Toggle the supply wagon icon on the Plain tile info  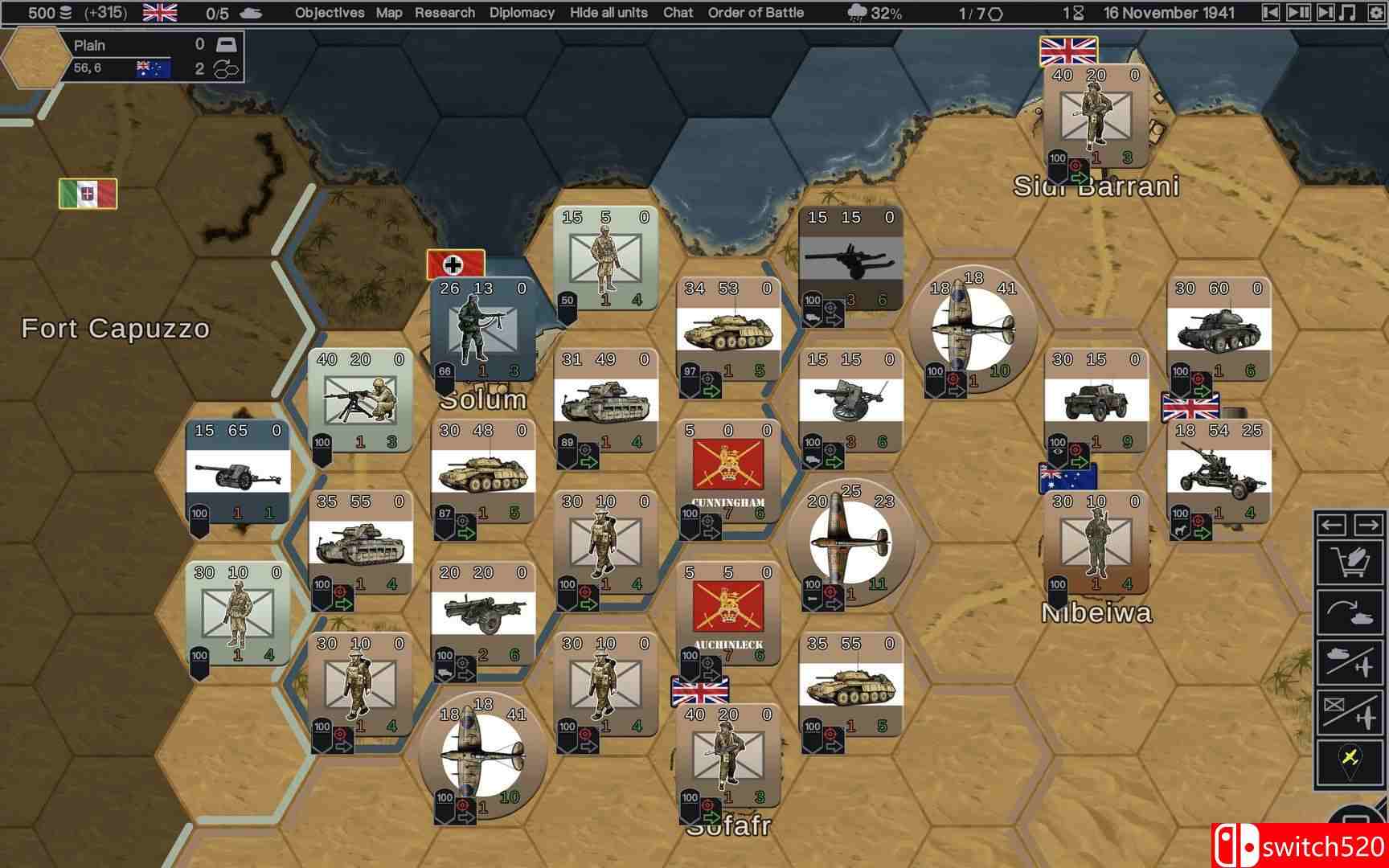pos(227,45)
